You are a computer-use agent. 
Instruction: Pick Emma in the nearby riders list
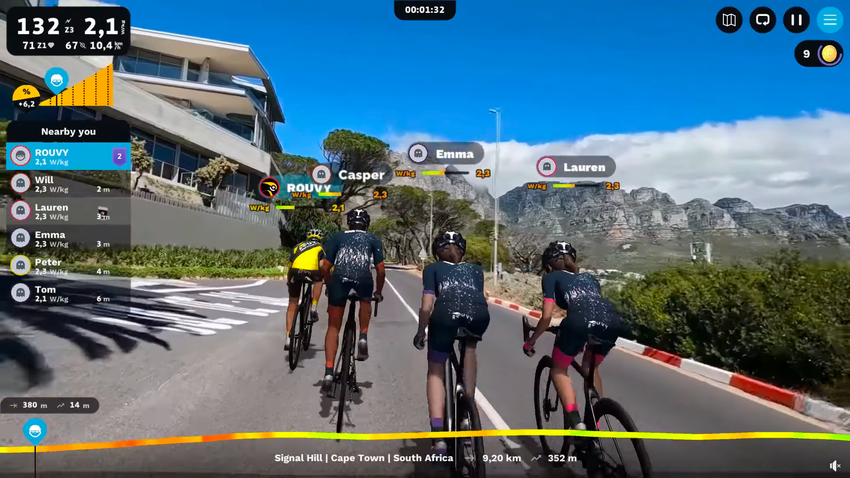point(68,238)
